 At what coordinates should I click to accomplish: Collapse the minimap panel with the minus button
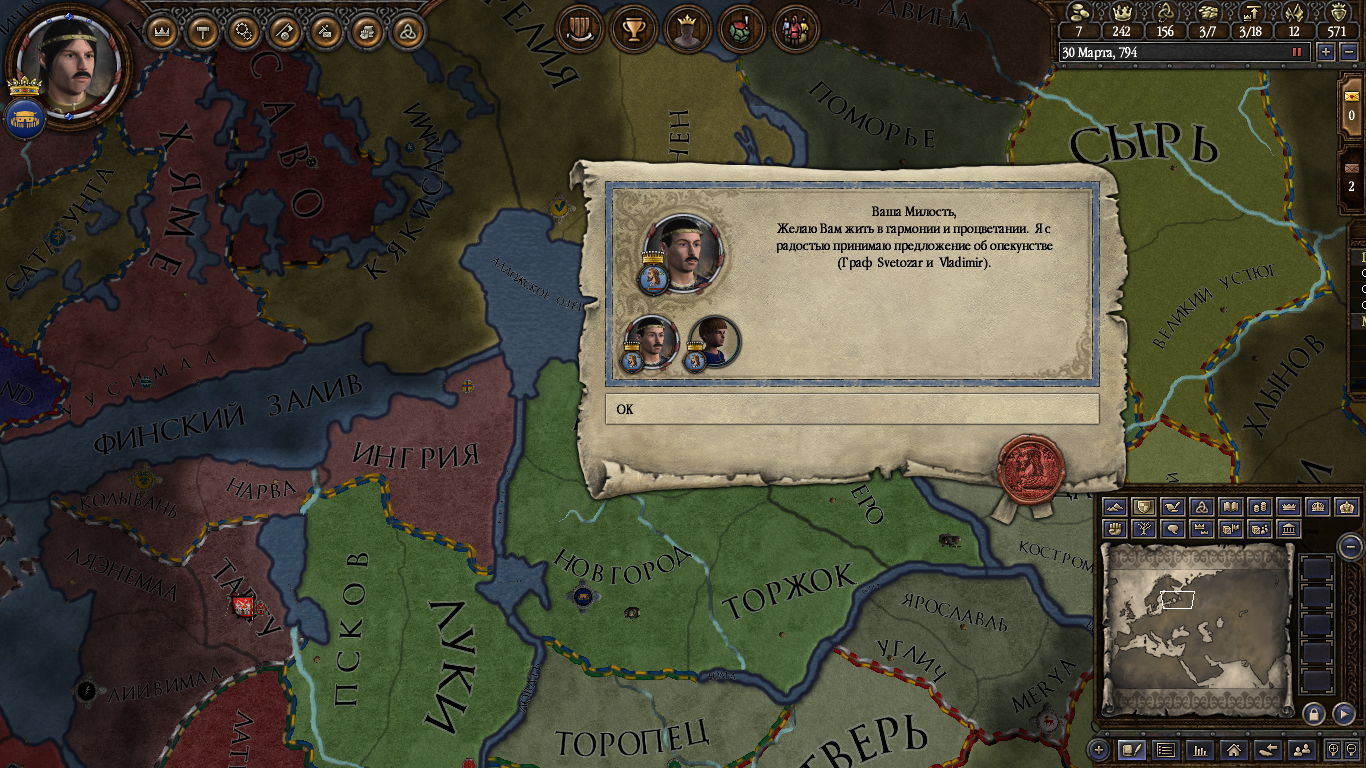pos(1350,546)
